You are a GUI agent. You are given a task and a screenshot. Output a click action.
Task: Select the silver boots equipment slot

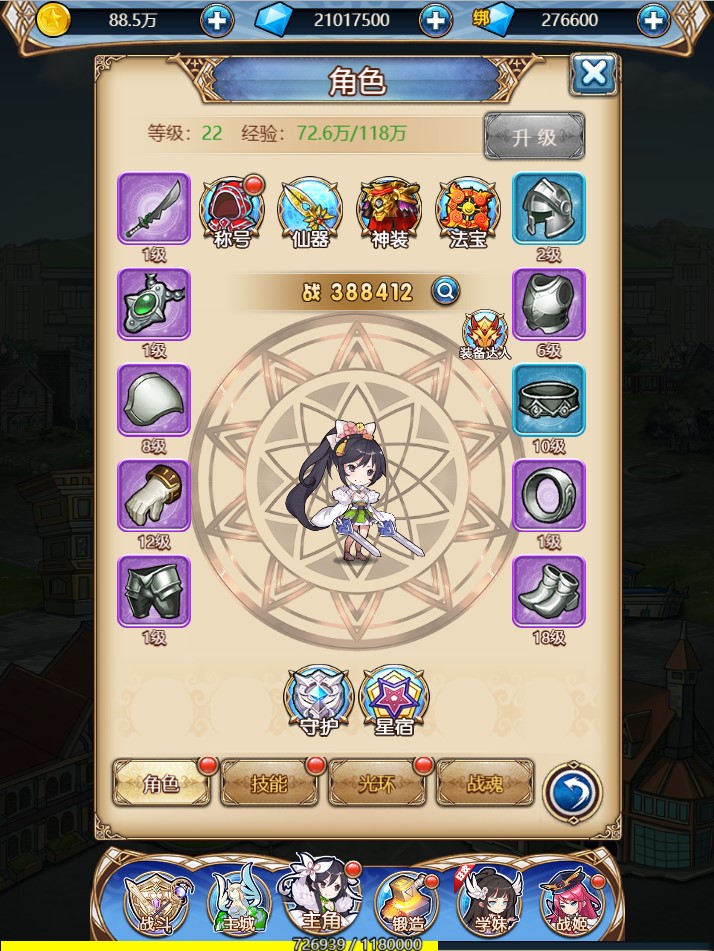pyautogui.click(x=549, y=592)
